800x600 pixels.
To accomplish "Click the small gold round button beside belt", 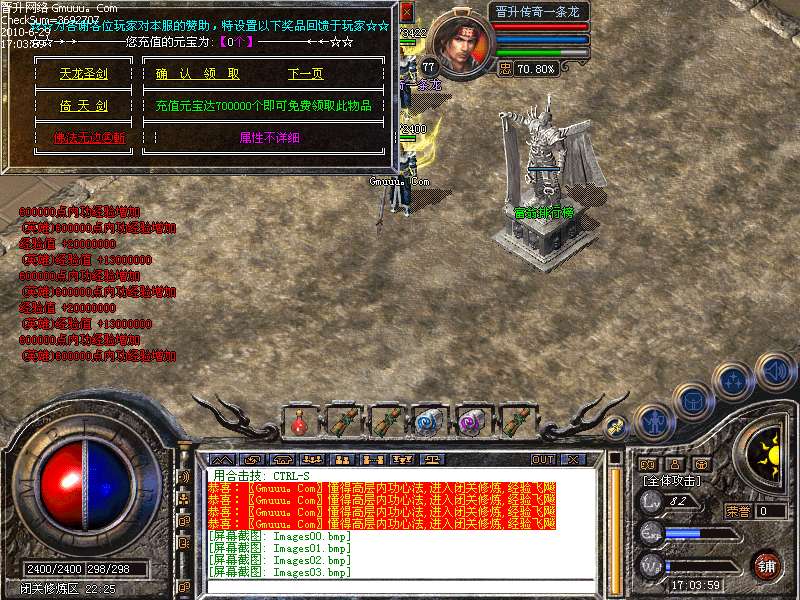I will click(618, 424).
